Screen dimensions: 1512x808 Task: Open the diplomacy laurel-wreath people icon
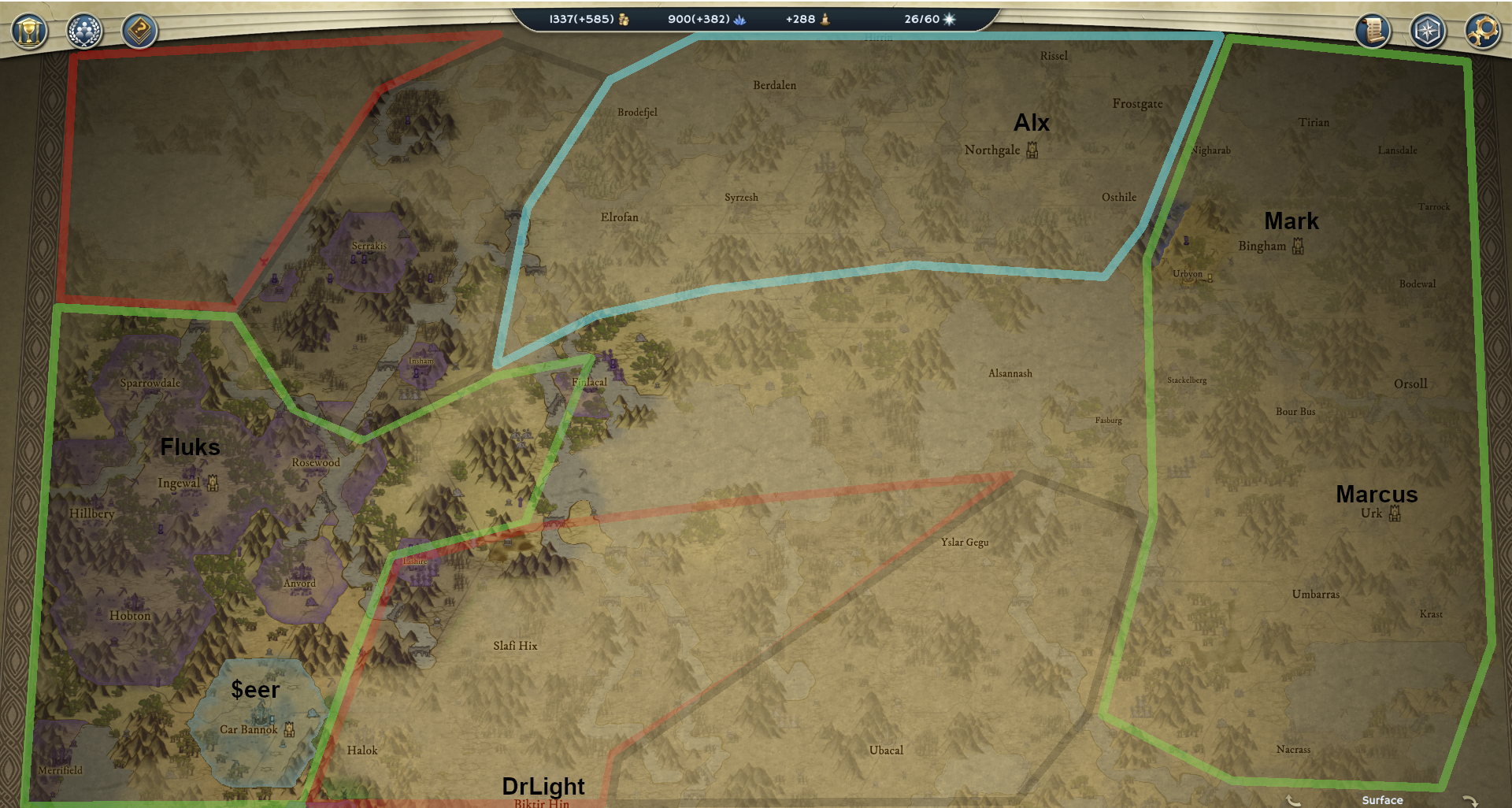84,32
